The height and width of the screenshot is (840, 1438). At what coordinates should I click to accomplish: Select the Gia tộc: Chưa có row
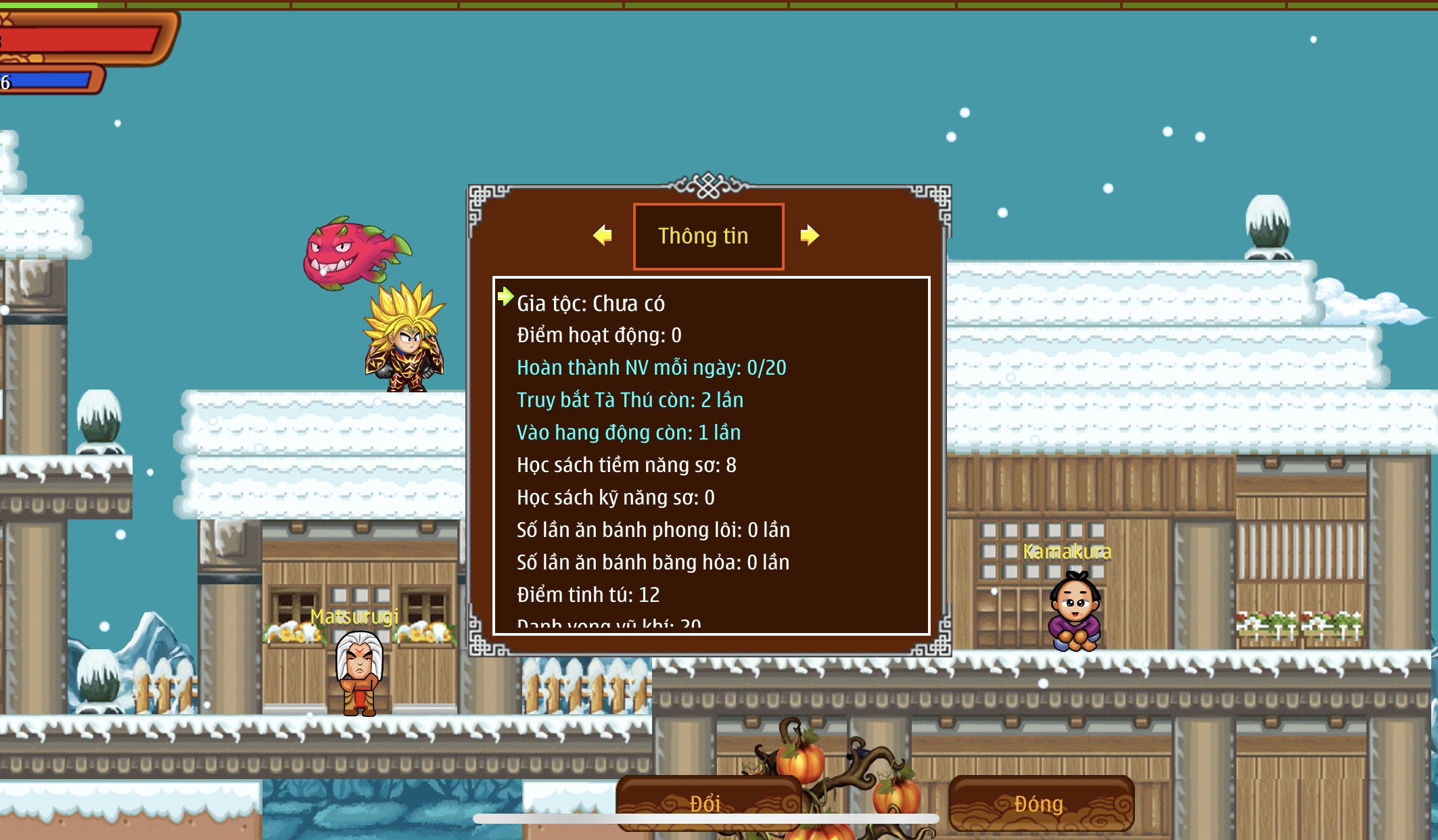[x=590, y=304]
